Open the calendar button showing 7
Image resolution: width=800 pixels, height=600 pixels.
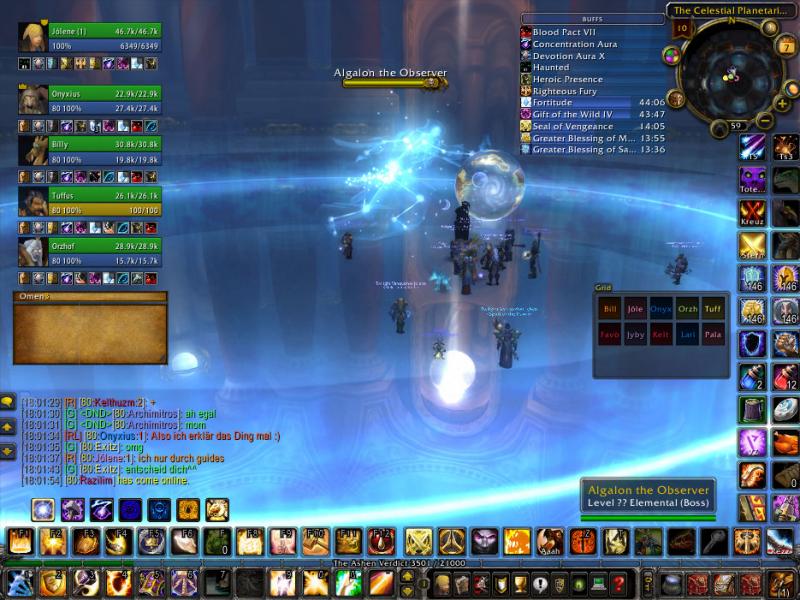(x=787, y=48)
